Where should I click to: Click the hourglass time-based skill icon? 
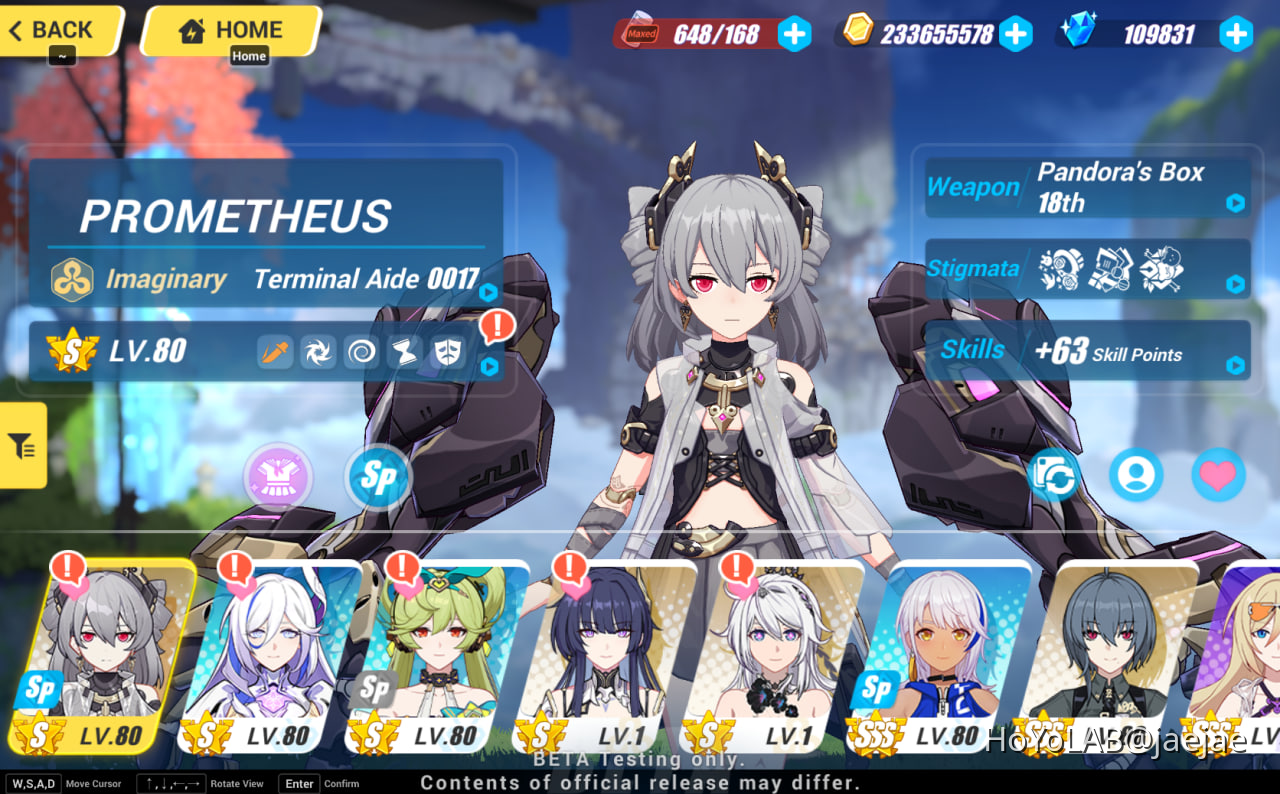(x=404, y=351)
